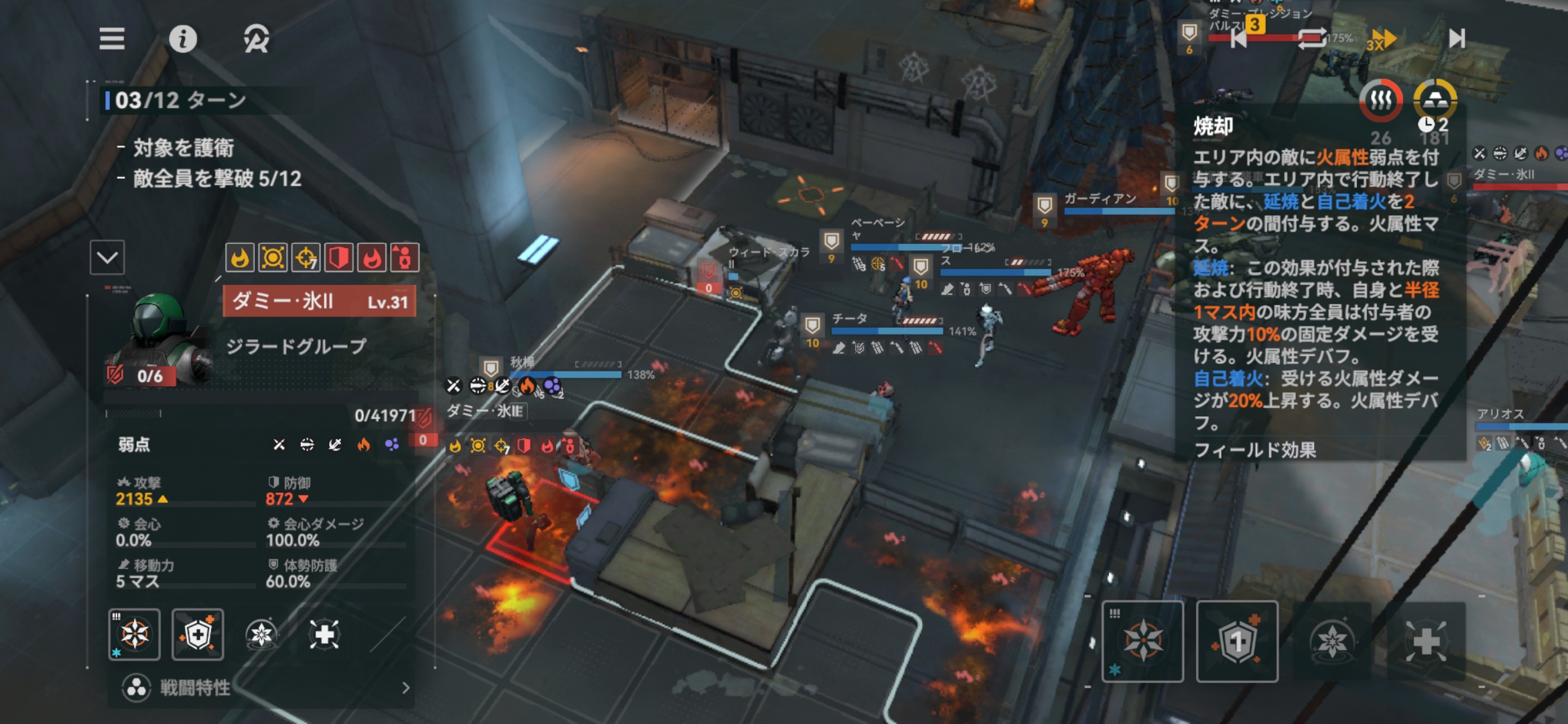Click the skip-back playback arrow

click(1238, 39)
